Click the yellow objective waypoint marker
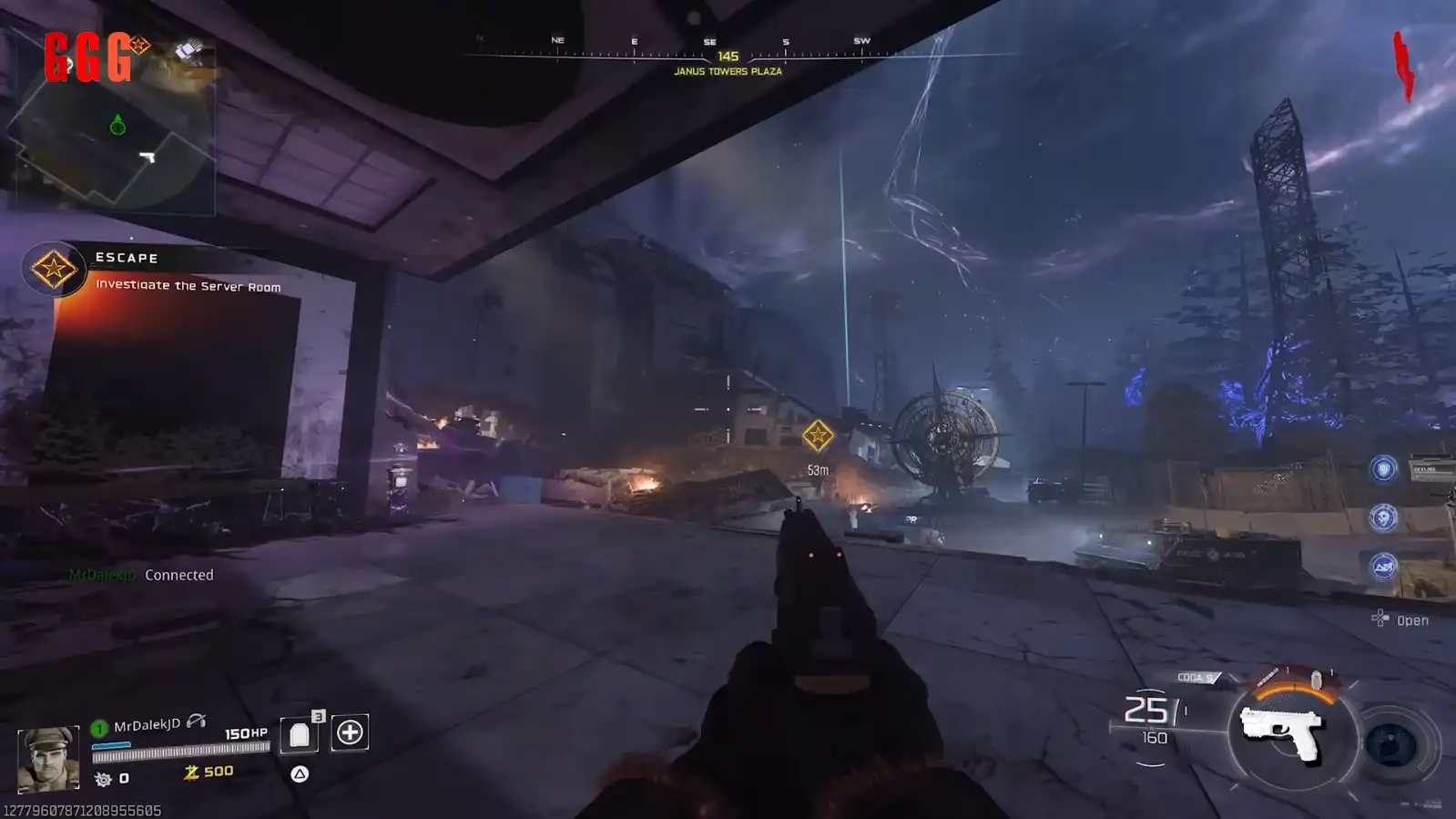 [818, 435]
